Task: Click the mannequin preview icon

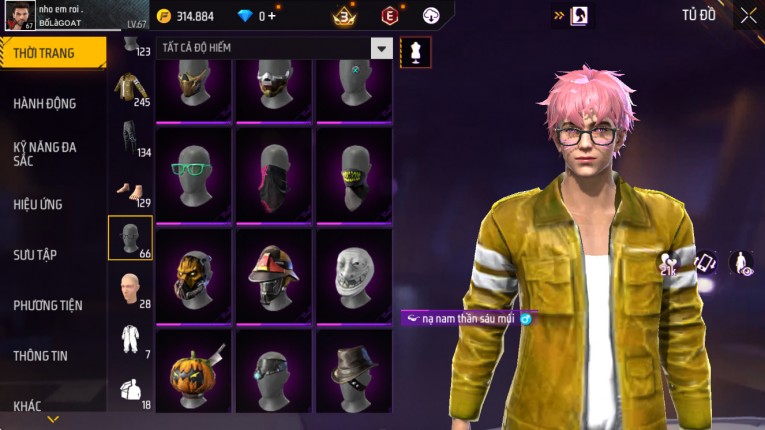Action: pos(415,52)
